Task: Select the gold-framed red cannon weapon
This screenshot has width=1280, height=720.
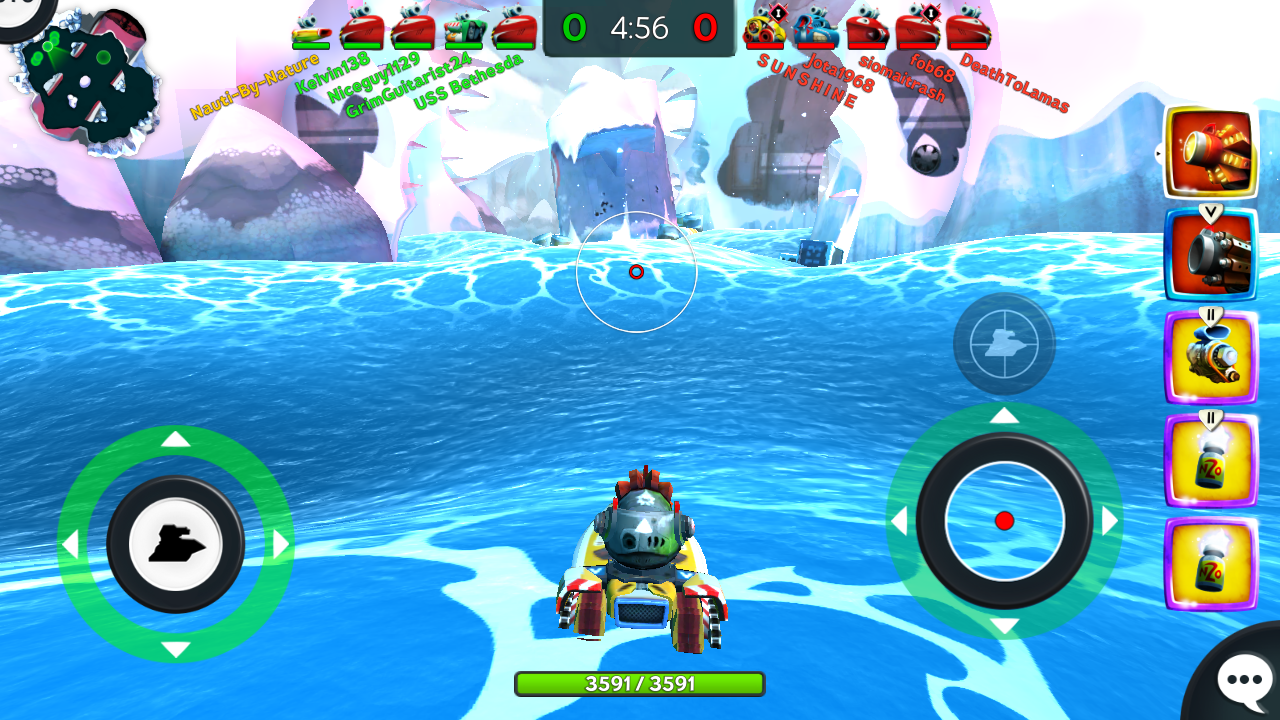Action: point(1210,152)
